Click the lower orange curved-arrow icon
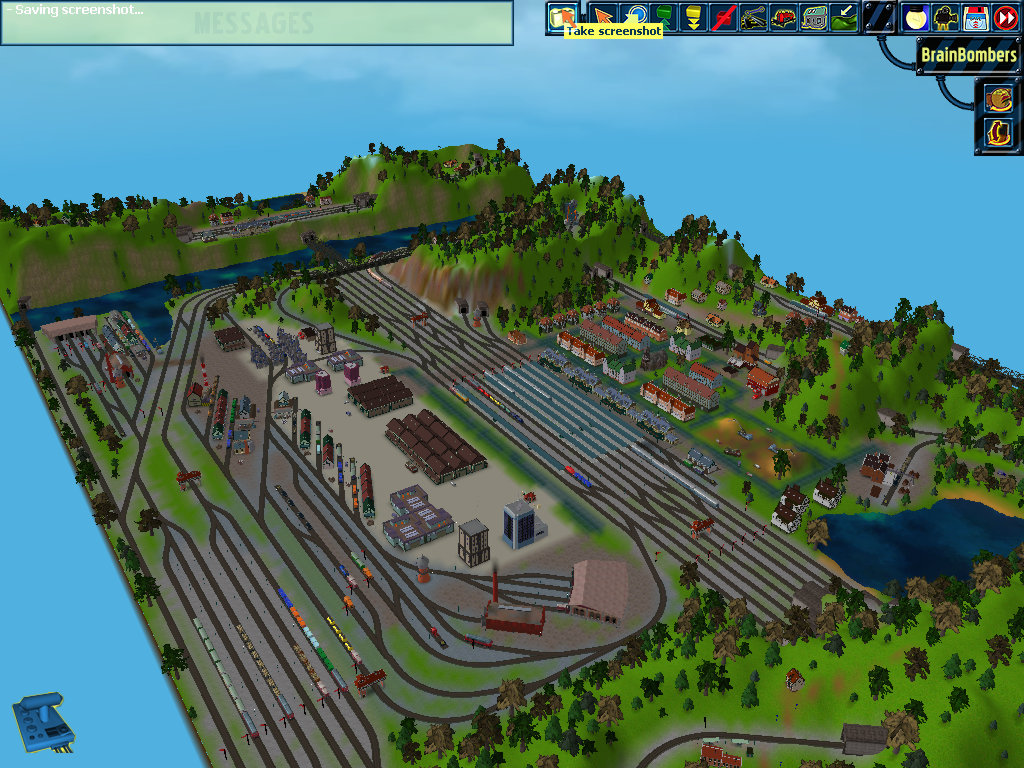 (998, 132)
